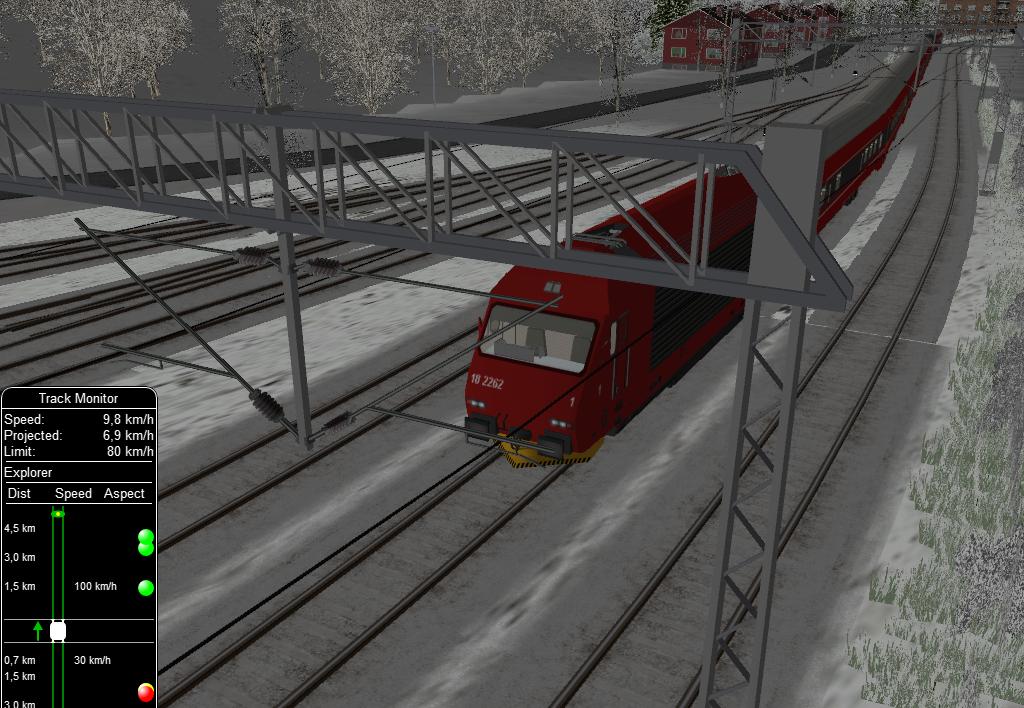Select the Track Monitor window title bar
Image resolution: width=1024 pixels, height=708 pixels.
coord(78,398)
